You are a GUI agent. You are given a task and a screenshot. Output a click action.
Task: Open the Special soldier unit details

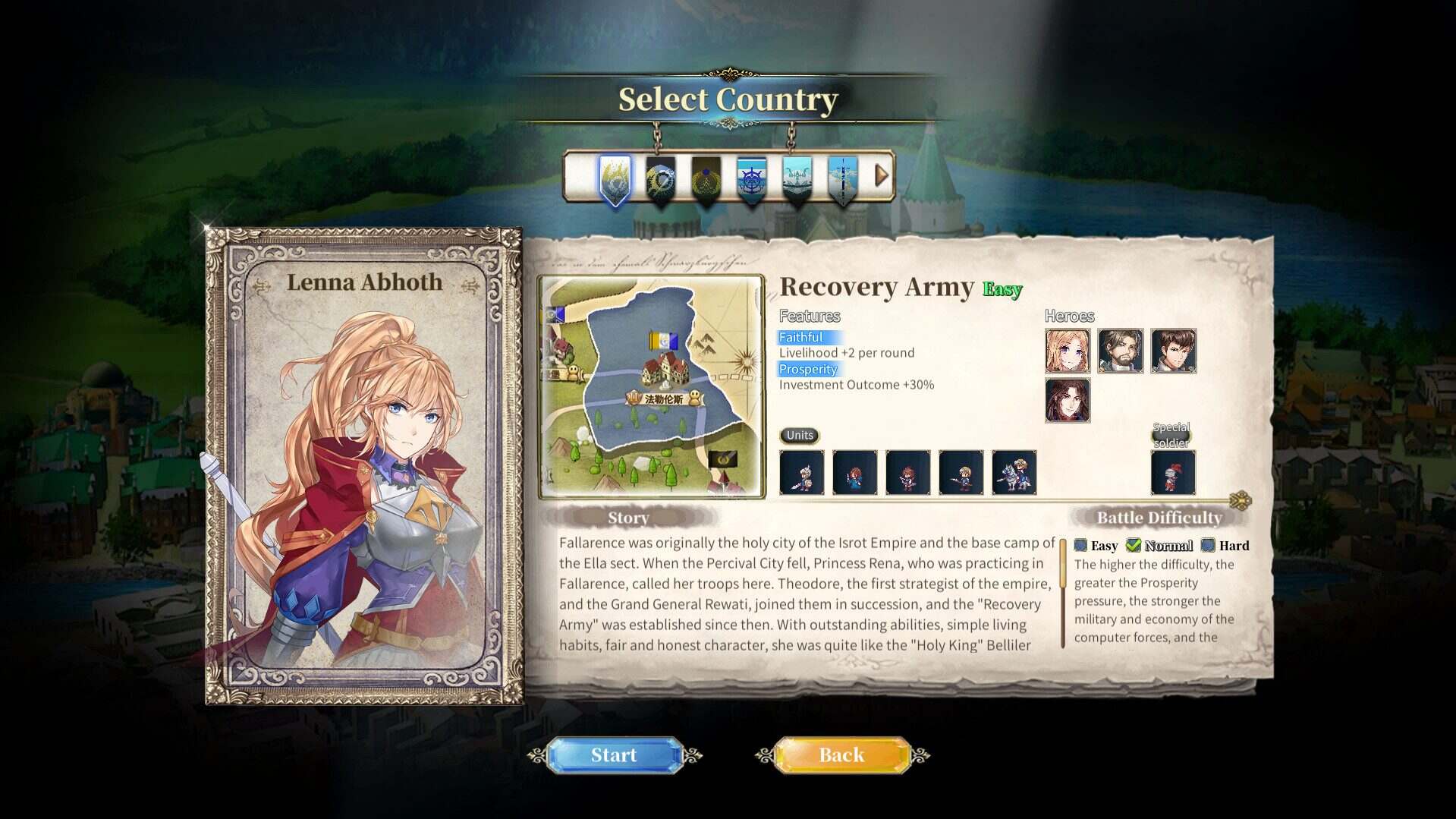pyautogui.click(x=1173, y=472)
